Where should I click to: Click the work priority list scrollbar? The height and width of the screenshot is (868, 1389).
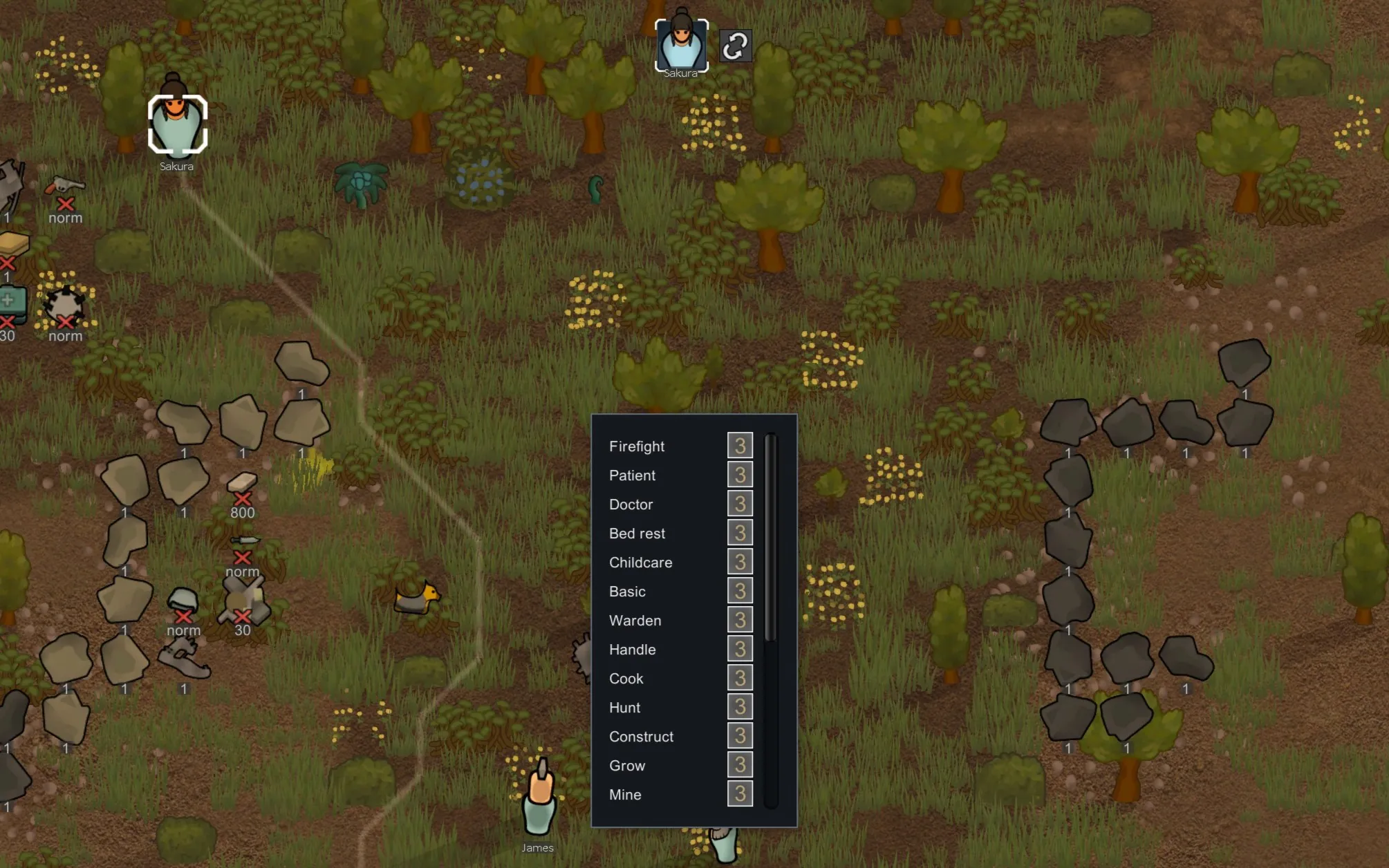coord(771,539)
